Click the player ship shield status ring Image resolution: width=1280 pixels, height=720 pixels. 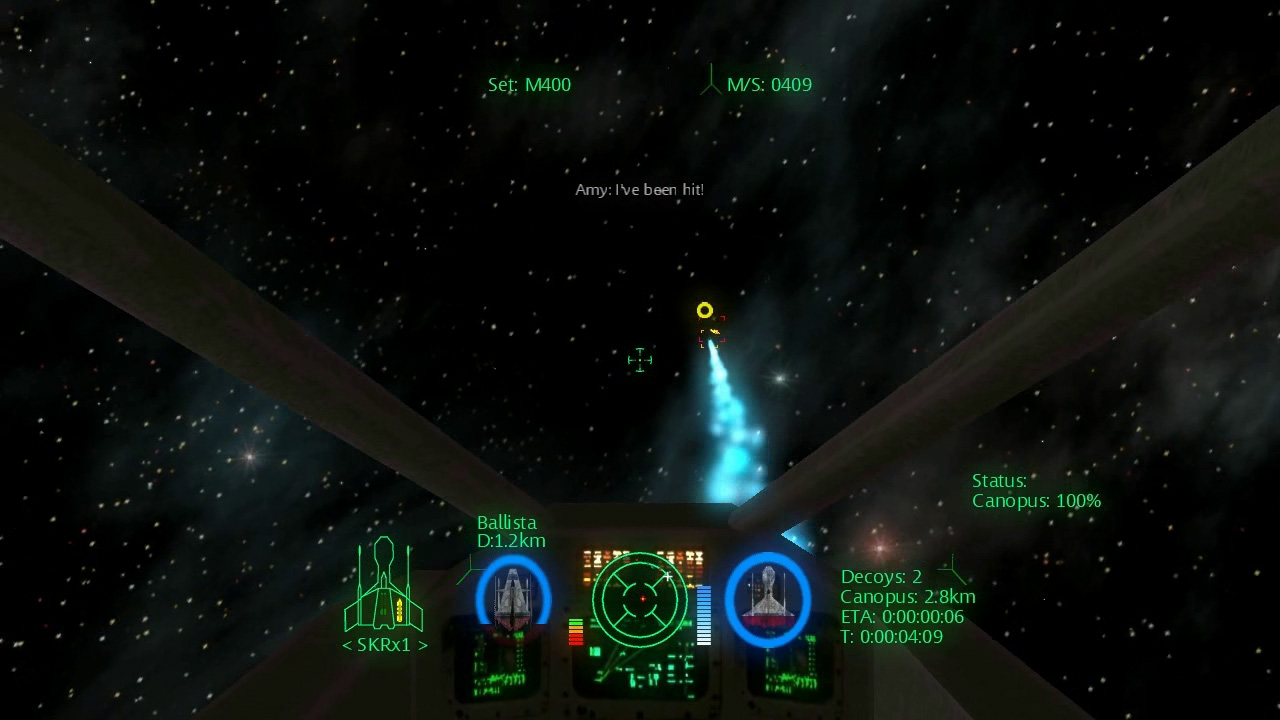coord(768,598)
